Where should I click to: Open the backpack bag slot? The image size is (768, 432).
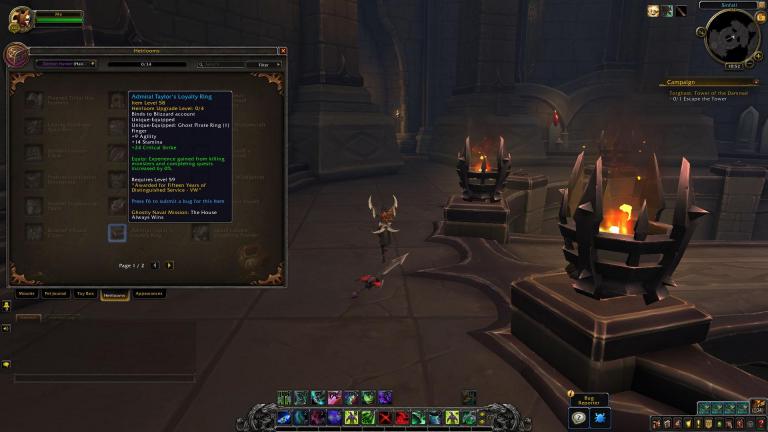pyautogui.click(x=759, y=408)
